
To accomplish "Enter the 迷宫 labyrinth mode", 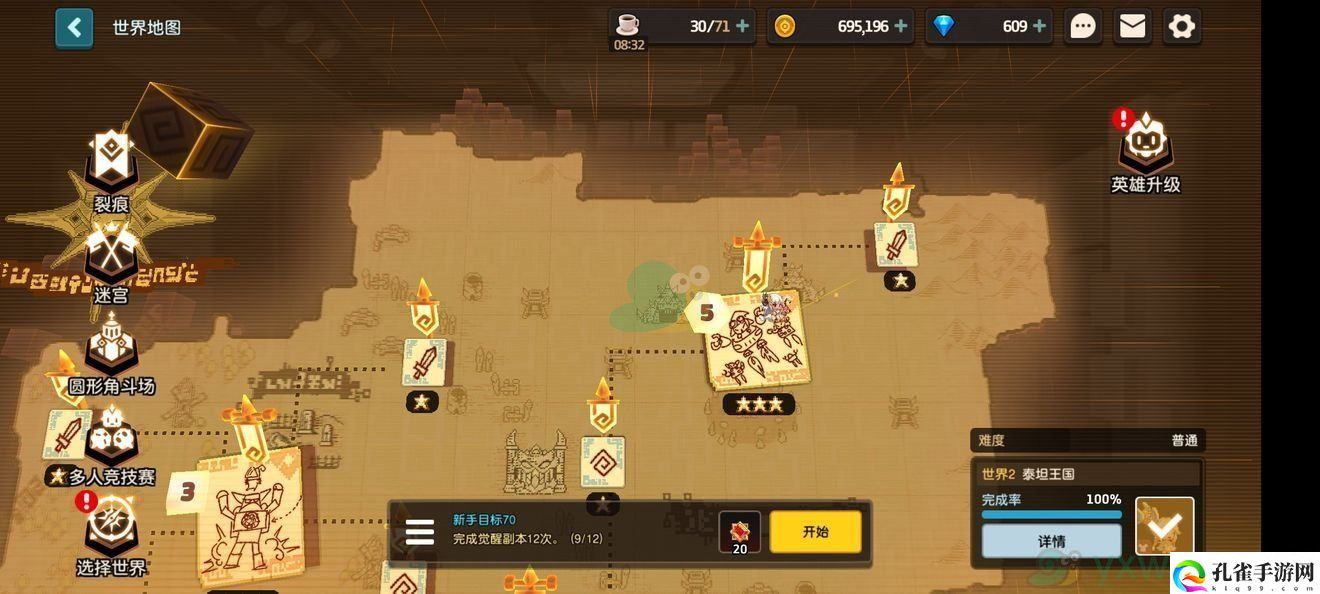I will (x=111, y=258).
